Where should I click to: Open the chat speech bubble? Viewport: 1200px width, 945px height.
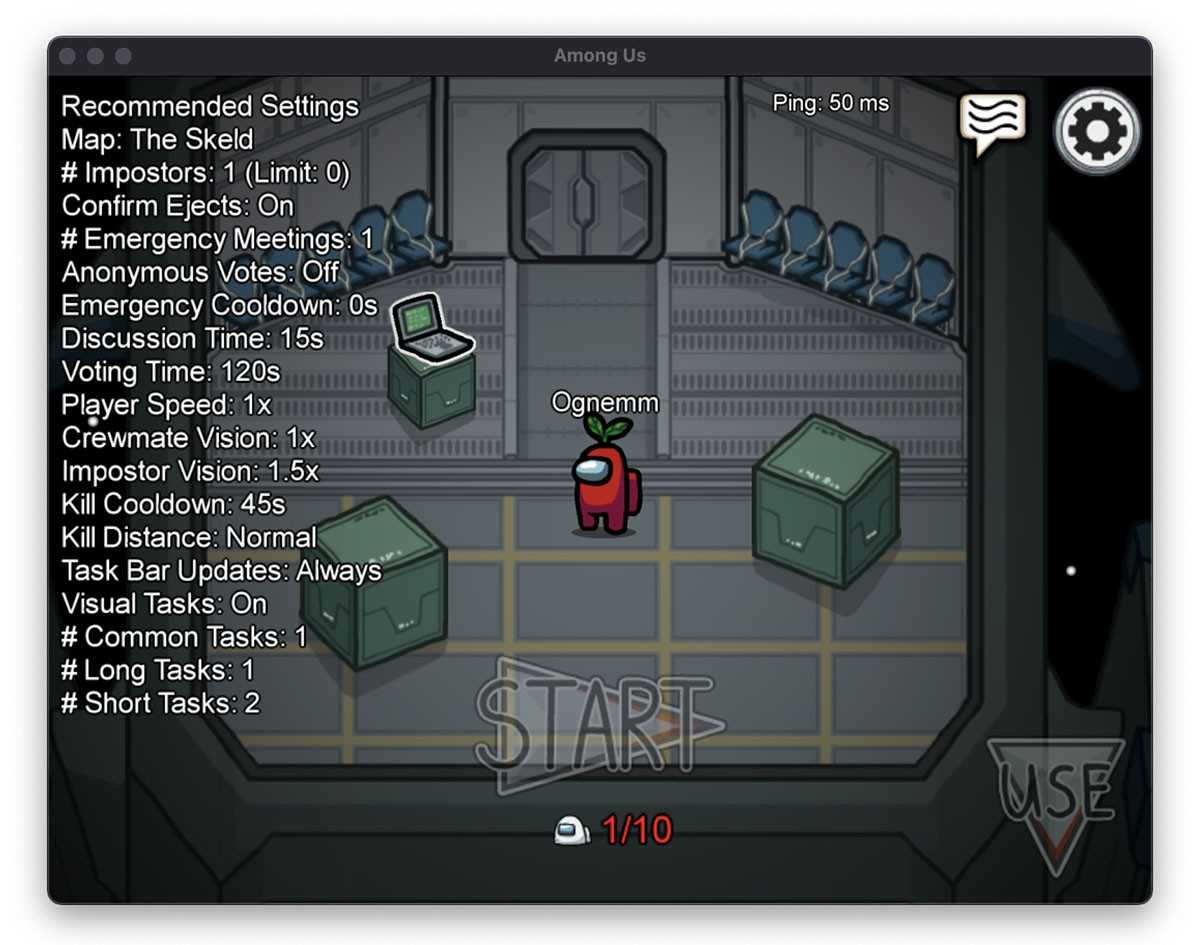(992, 122)
